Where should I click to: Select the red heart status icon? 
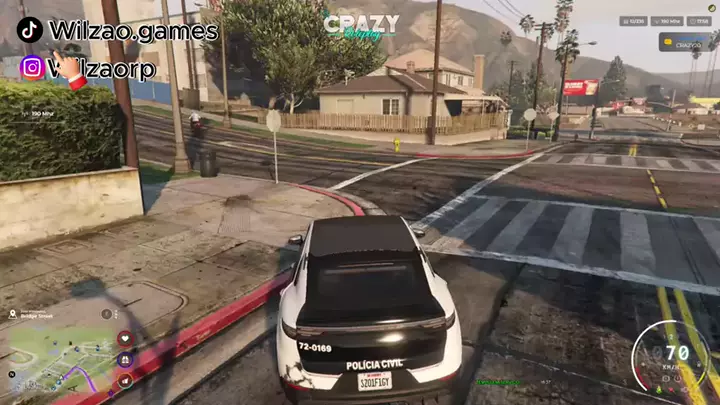tap(125, 338)
